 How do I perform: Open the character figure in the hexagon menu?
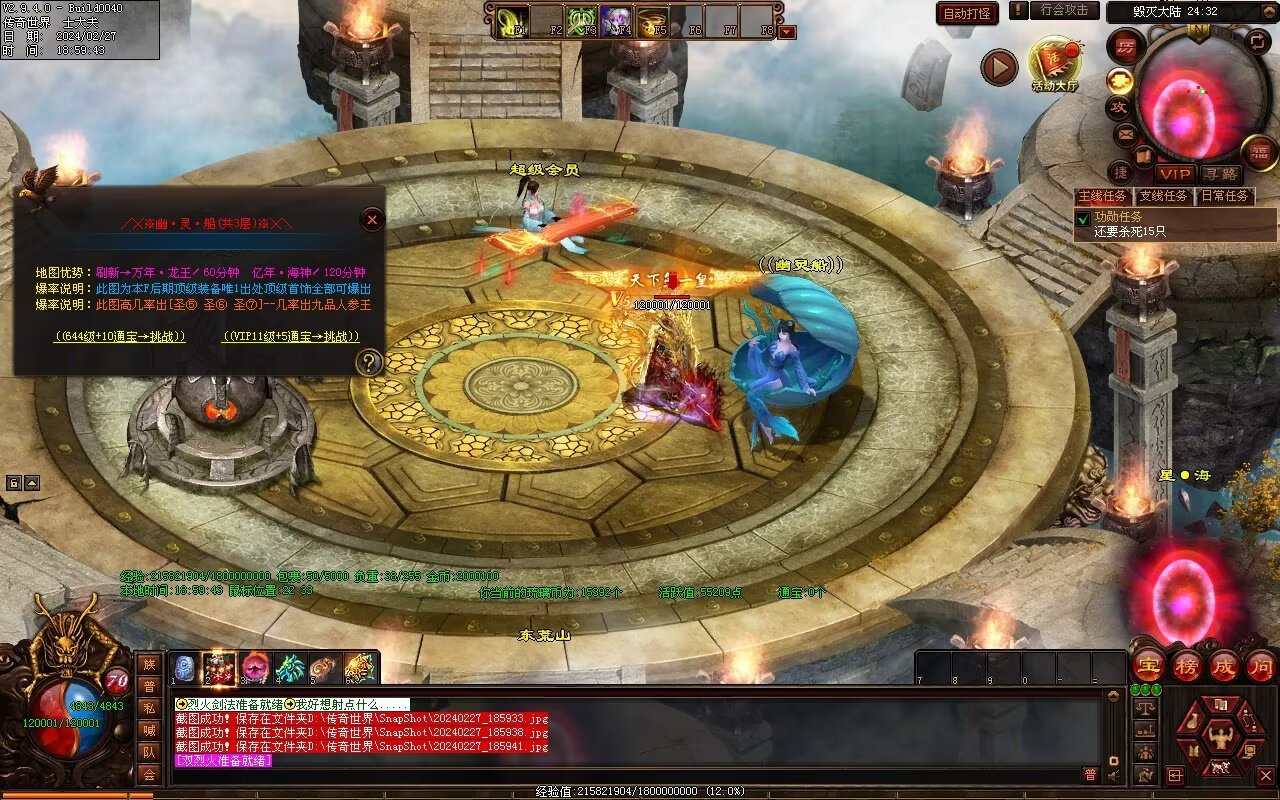click(1219, 739)
